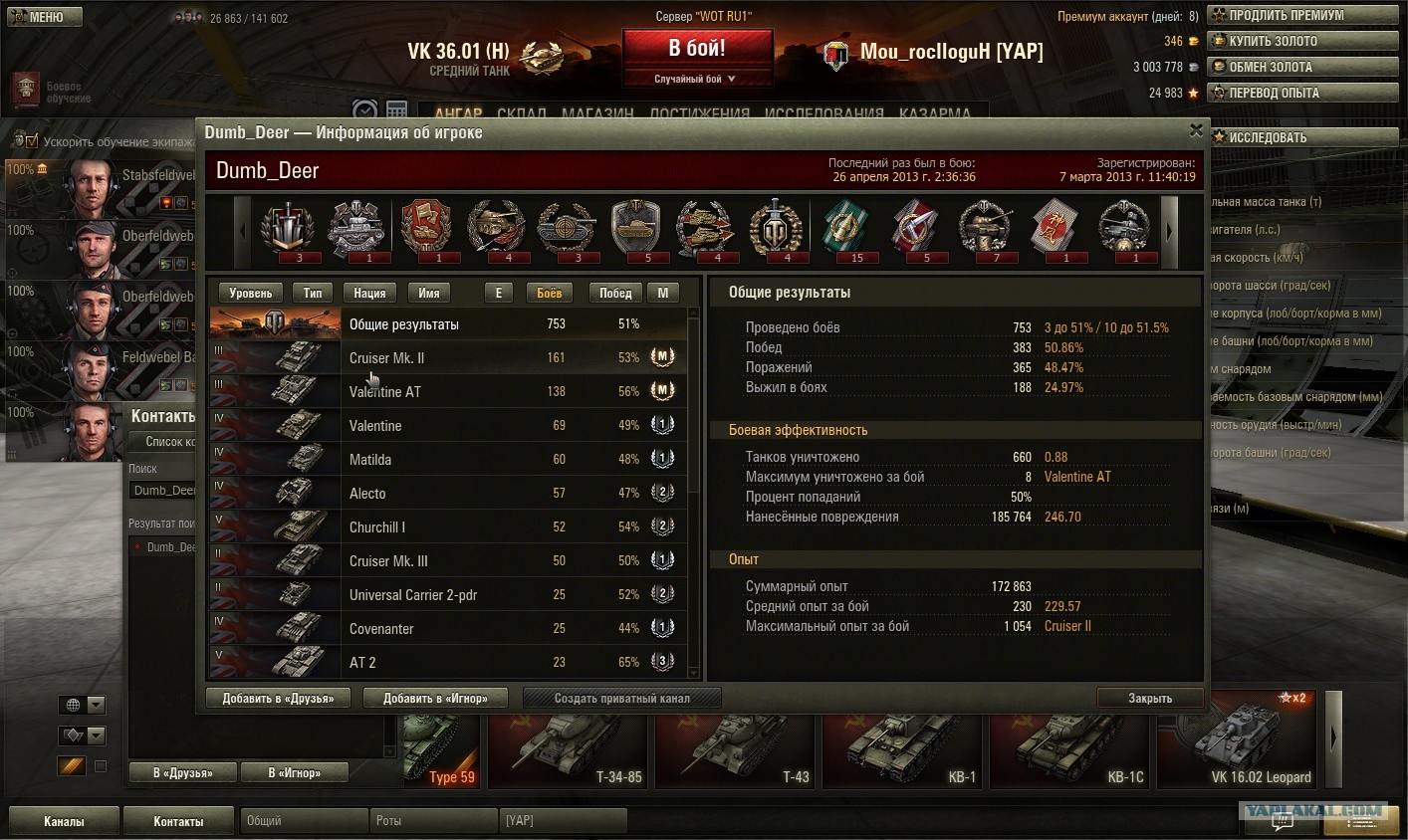Open КУПИТЬ ЗОЛОТО

[x=1302, y=42]
